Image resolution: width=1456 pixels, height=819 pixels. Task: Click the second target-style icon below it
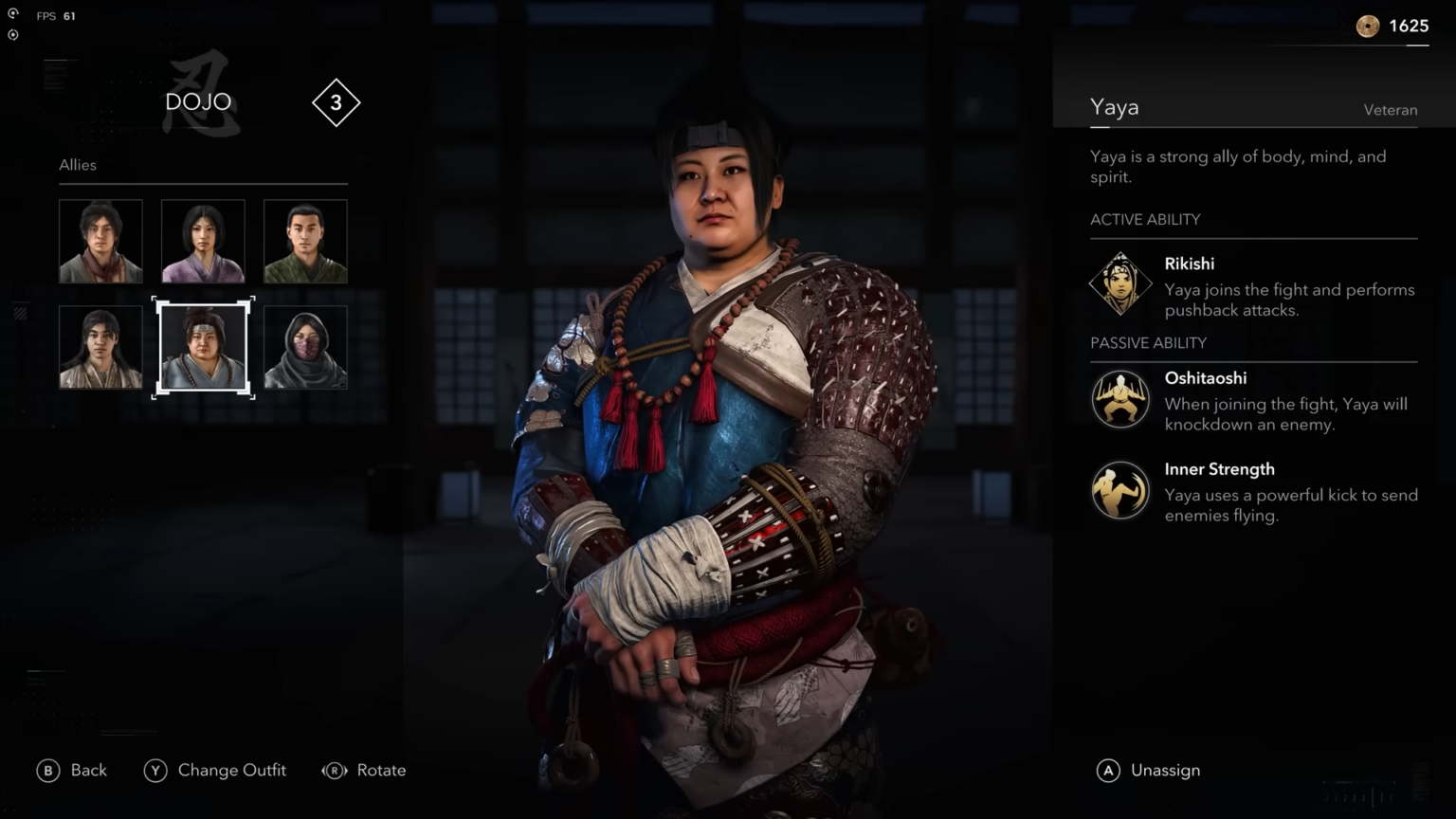pos(12,34)
